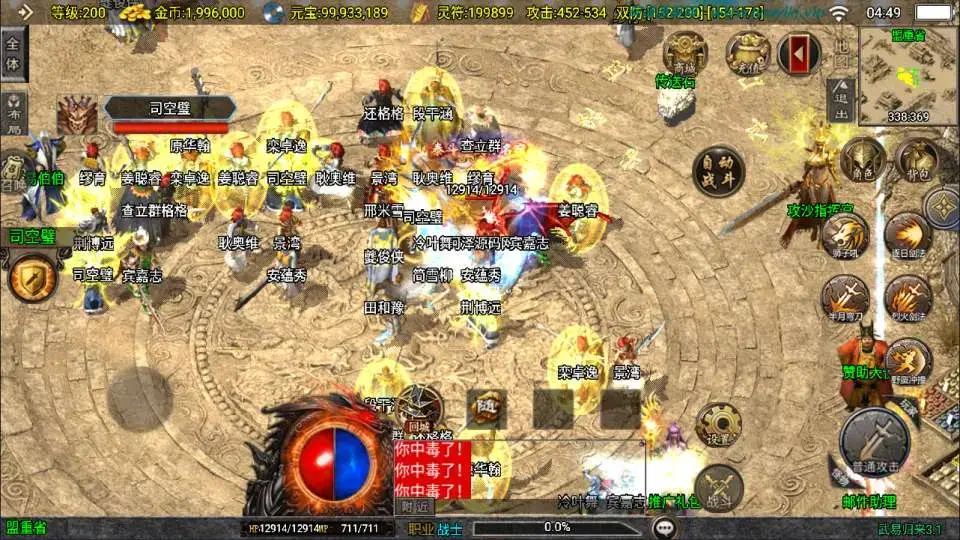Use the 回城 return to town item

pos(419,409)
